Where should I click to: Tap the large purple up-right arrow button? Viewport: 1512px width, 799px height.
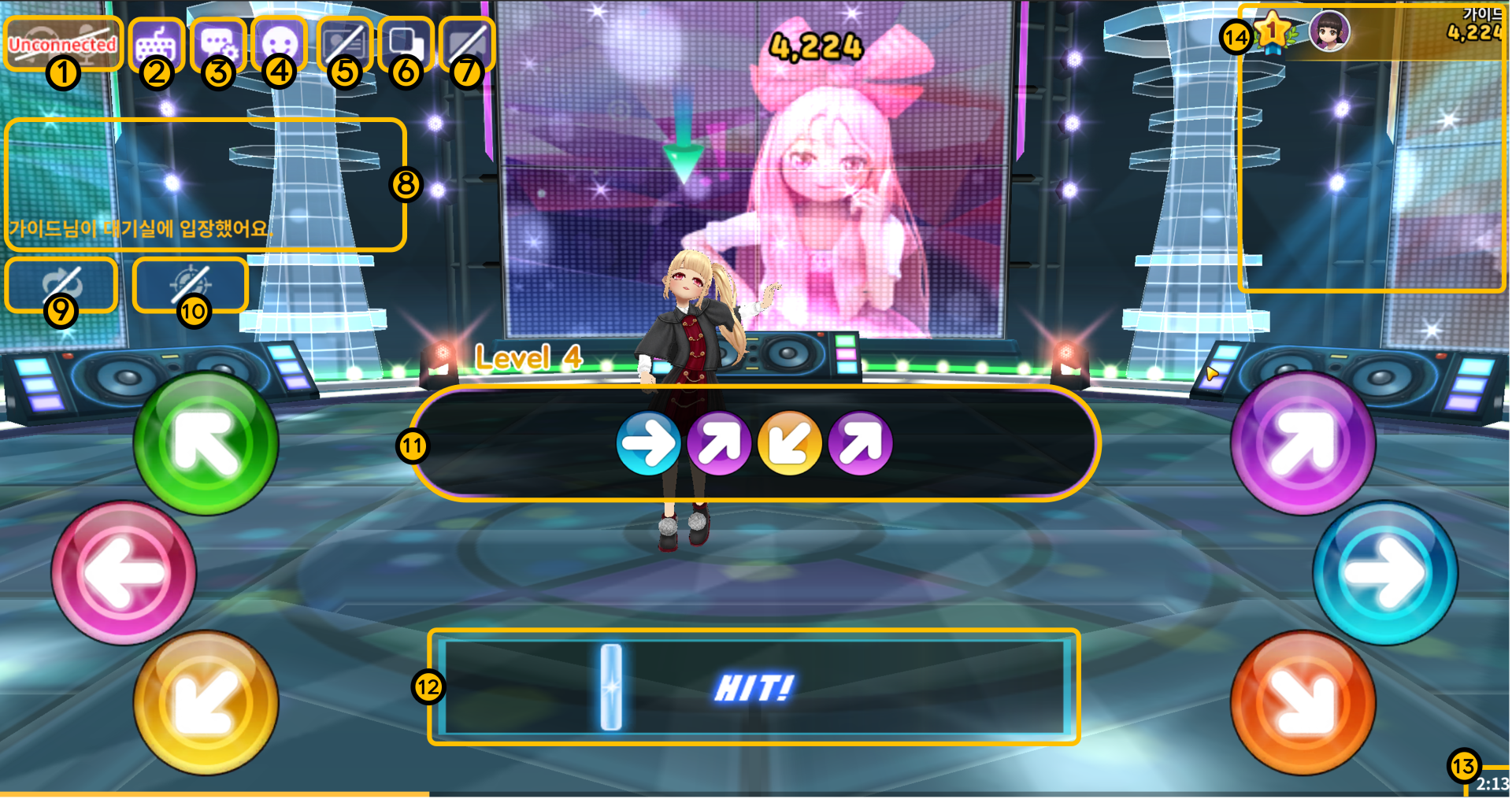1303,444
